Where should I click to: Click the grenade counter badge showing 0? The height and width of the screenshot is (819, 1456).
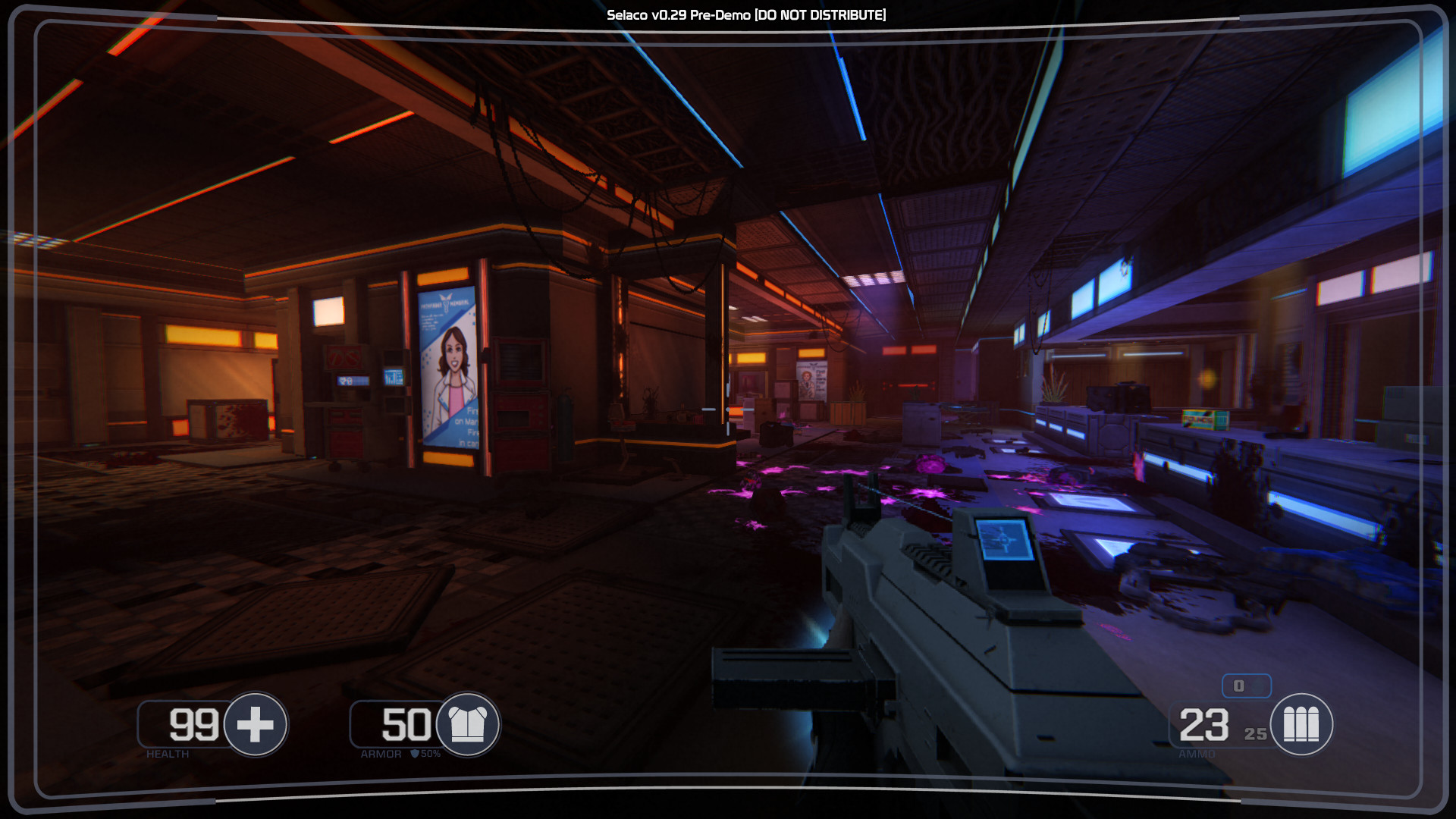pyautogui.click(x=1247, y=686)
